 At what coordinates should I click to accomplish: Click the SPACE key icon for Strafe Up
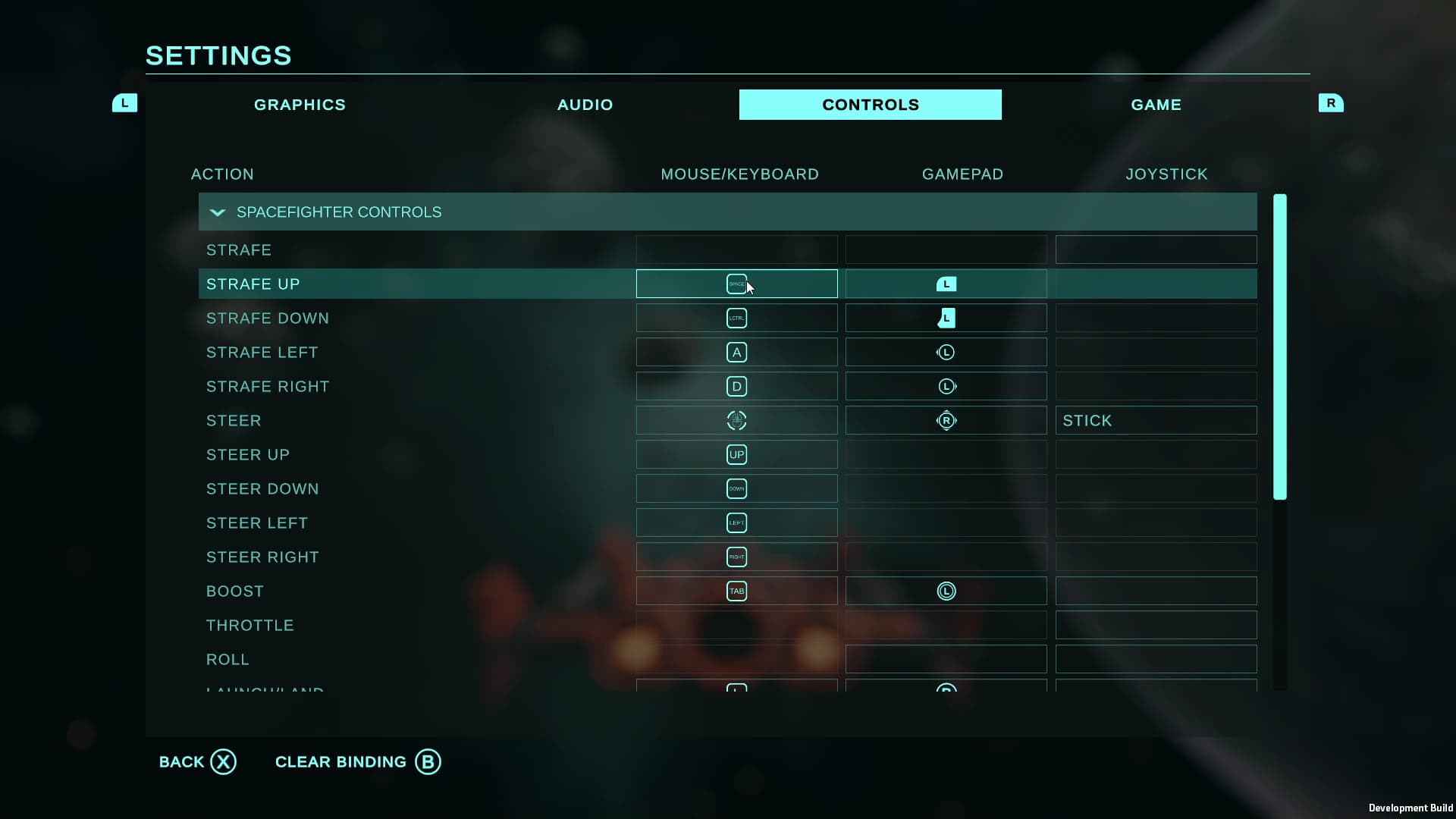click(x=736, y=284)
